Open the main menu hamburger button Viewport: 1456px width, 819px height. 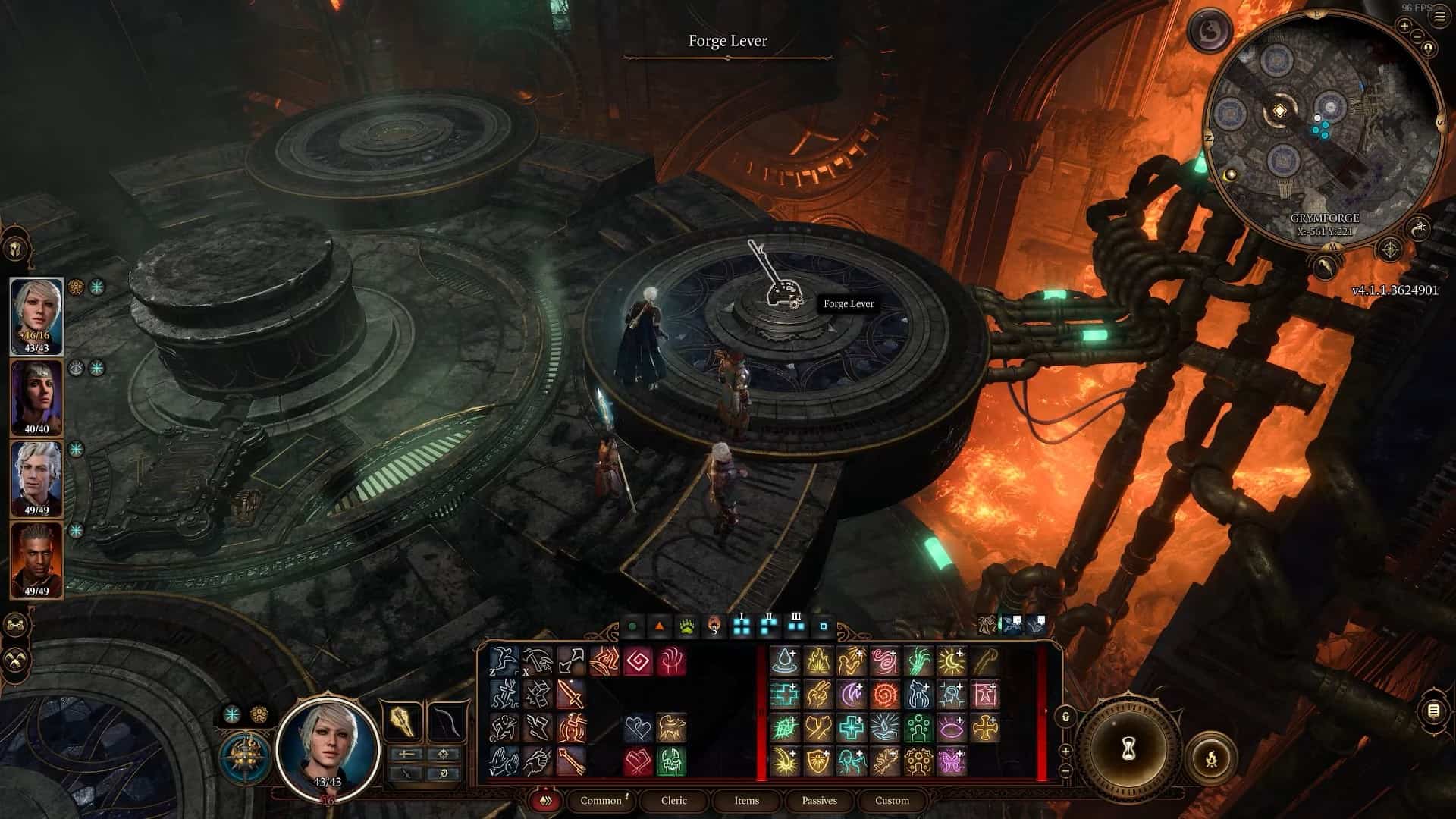[x=1439, y=17]
